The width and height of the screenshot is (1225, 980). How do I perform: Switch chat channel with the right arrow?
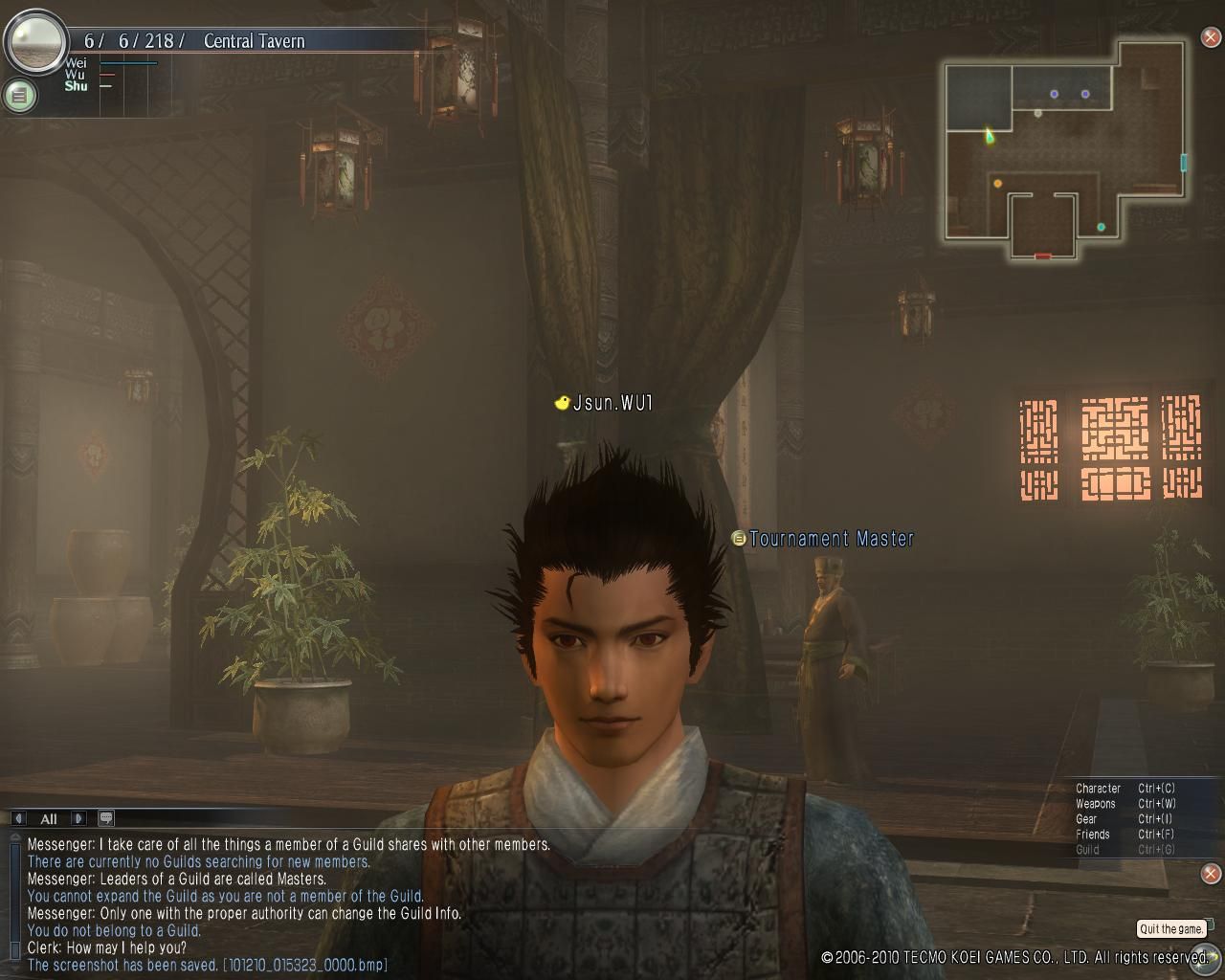click(x=78, y=818)
